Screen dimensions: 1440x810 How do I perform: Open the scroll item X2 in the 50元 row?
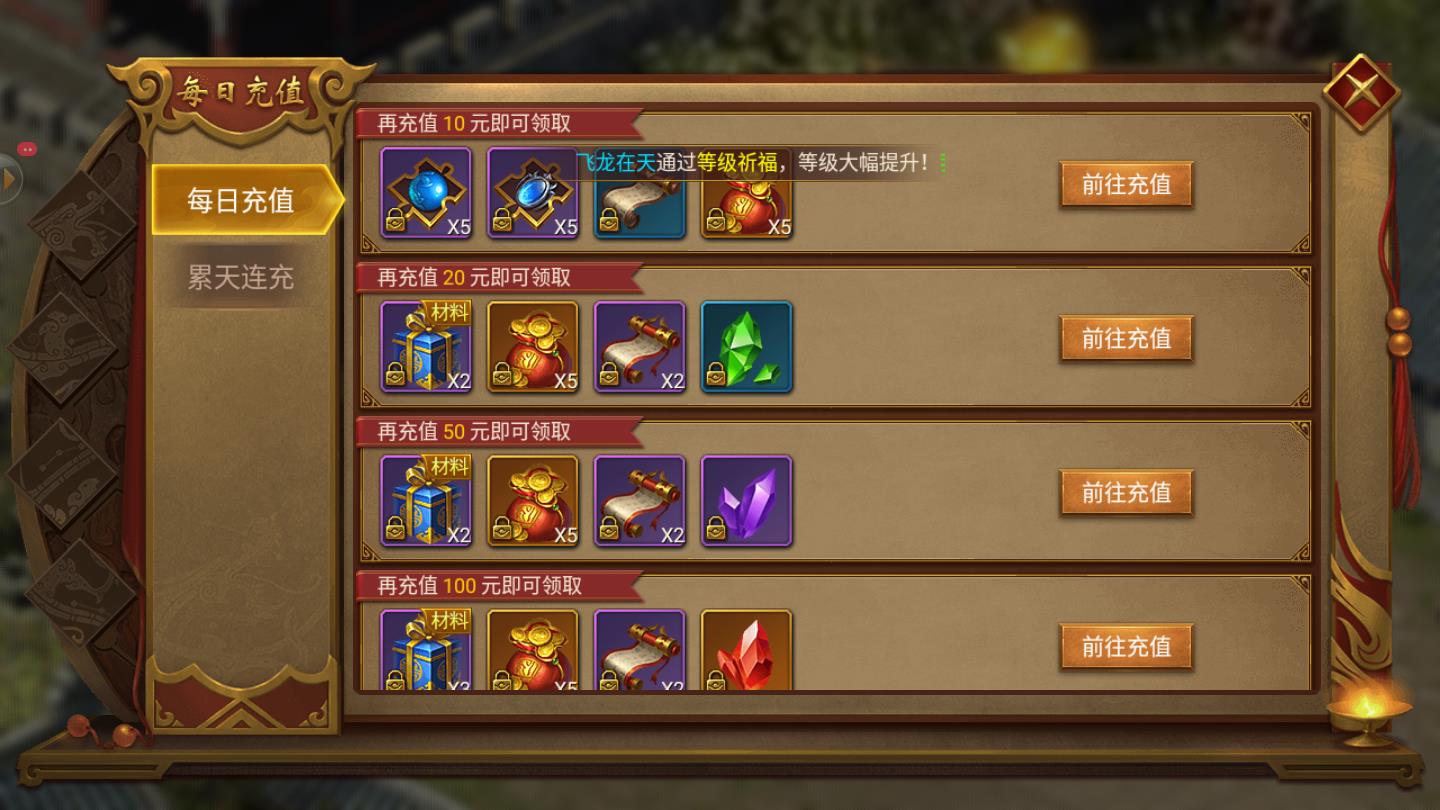pyautogui.click(x=639, y=500)
